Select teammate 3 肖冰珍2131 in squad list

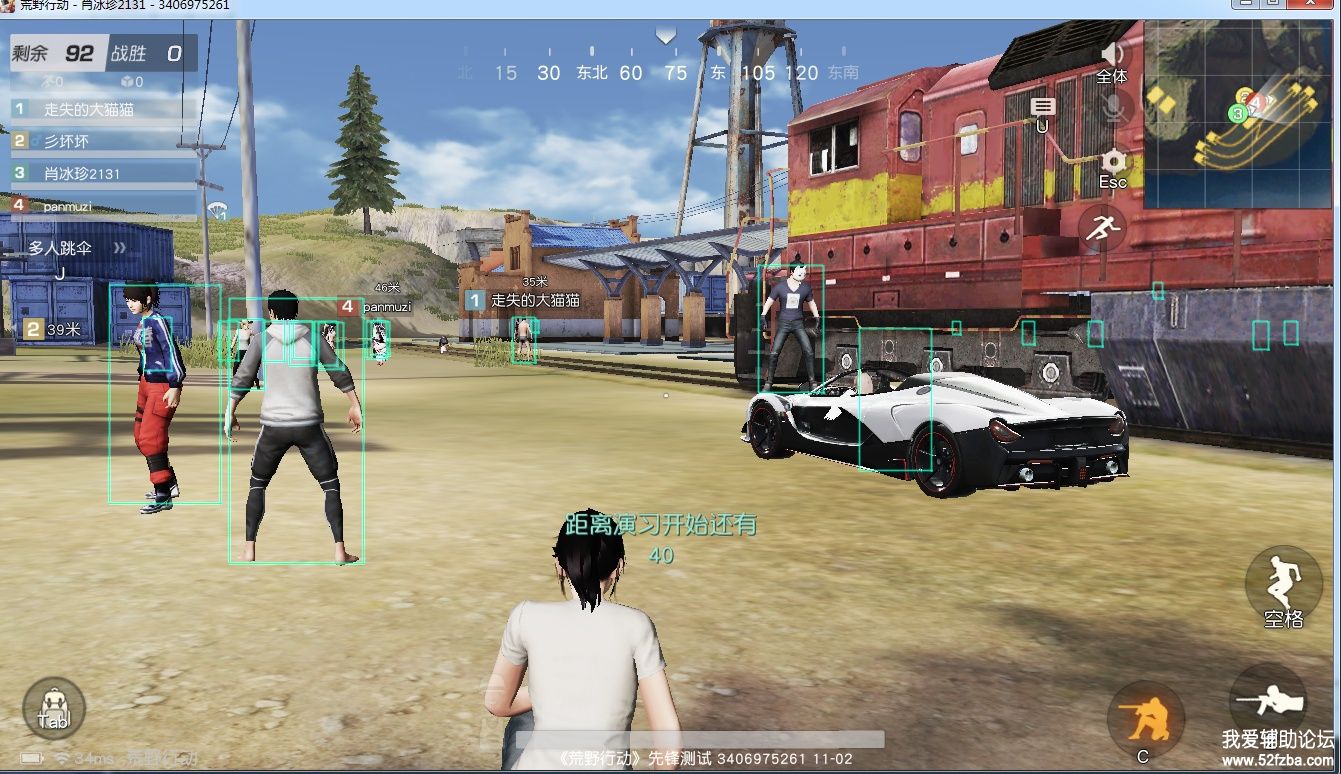click(100, 173)
